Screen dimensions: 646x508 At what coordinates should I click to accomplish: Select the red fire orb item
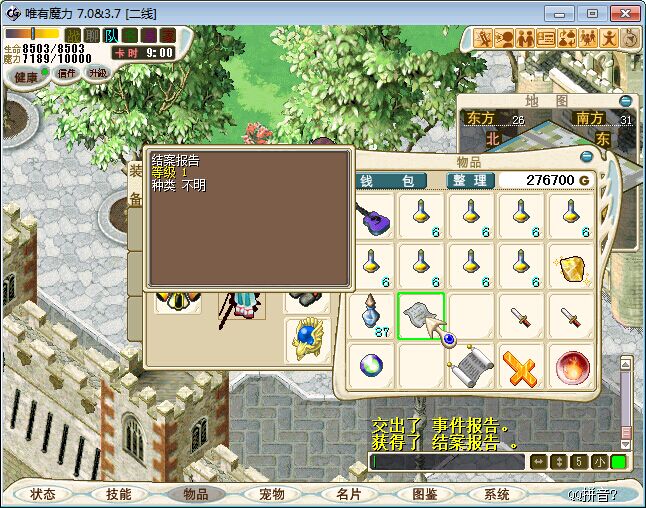coord(571,366)
